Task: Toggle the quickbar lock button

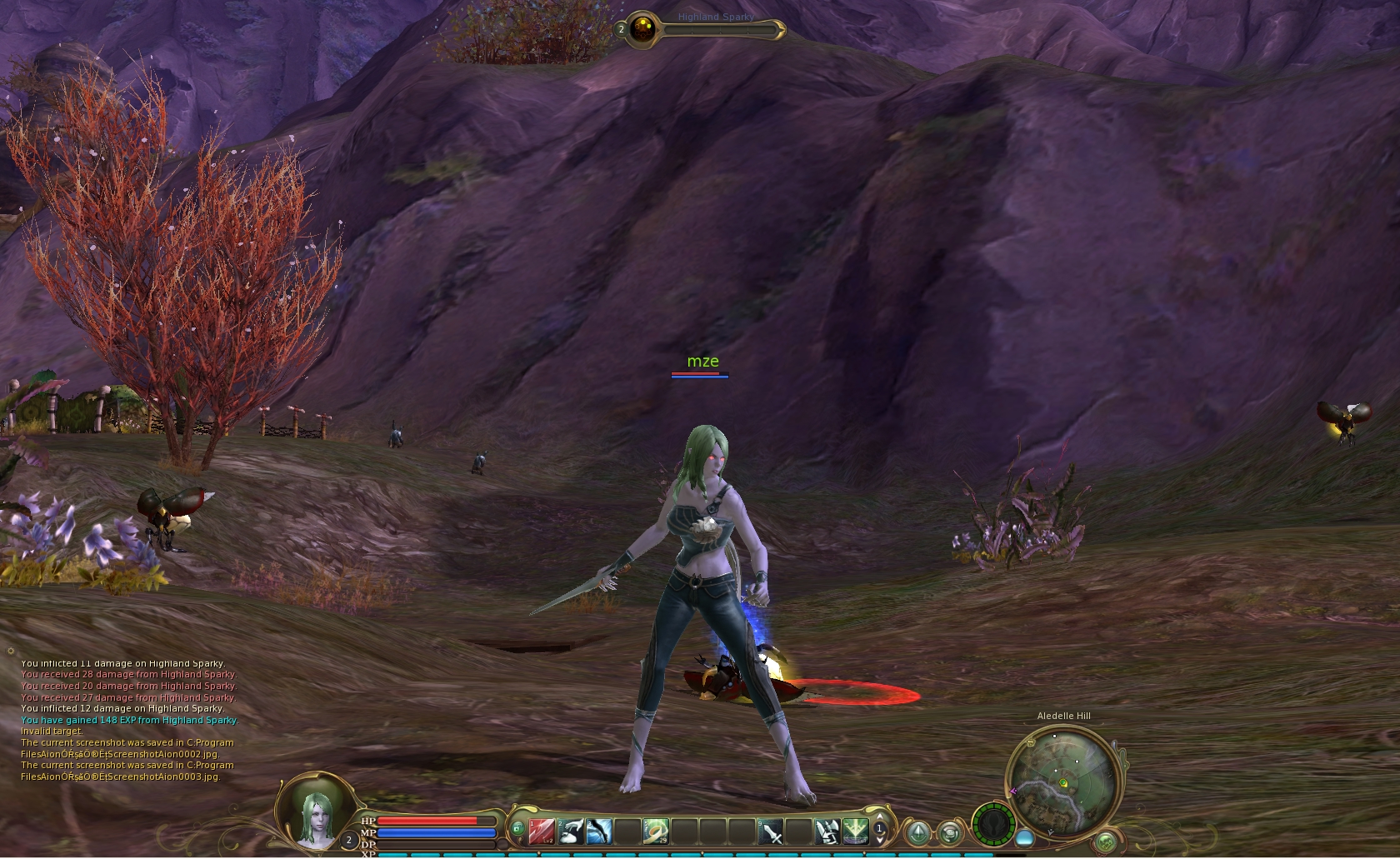Action: 517,828
